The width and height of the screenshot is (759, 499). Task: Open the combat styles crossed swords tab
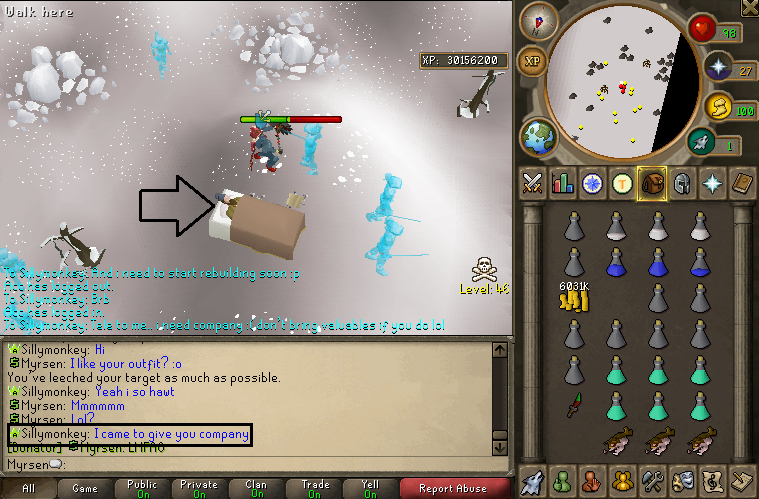(532, 183)
